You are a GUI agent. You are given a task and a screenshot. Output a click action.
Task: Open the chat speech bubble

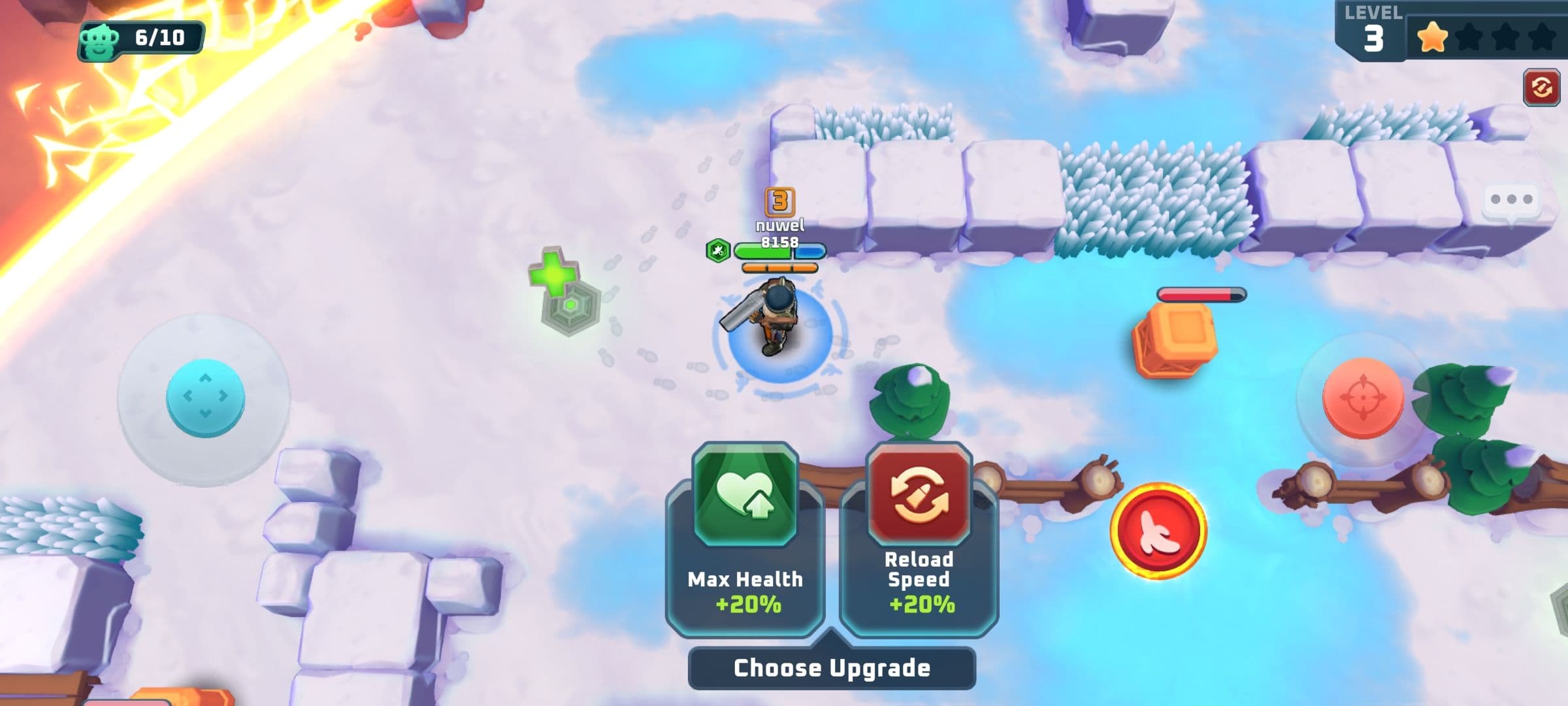[1512, 200]
